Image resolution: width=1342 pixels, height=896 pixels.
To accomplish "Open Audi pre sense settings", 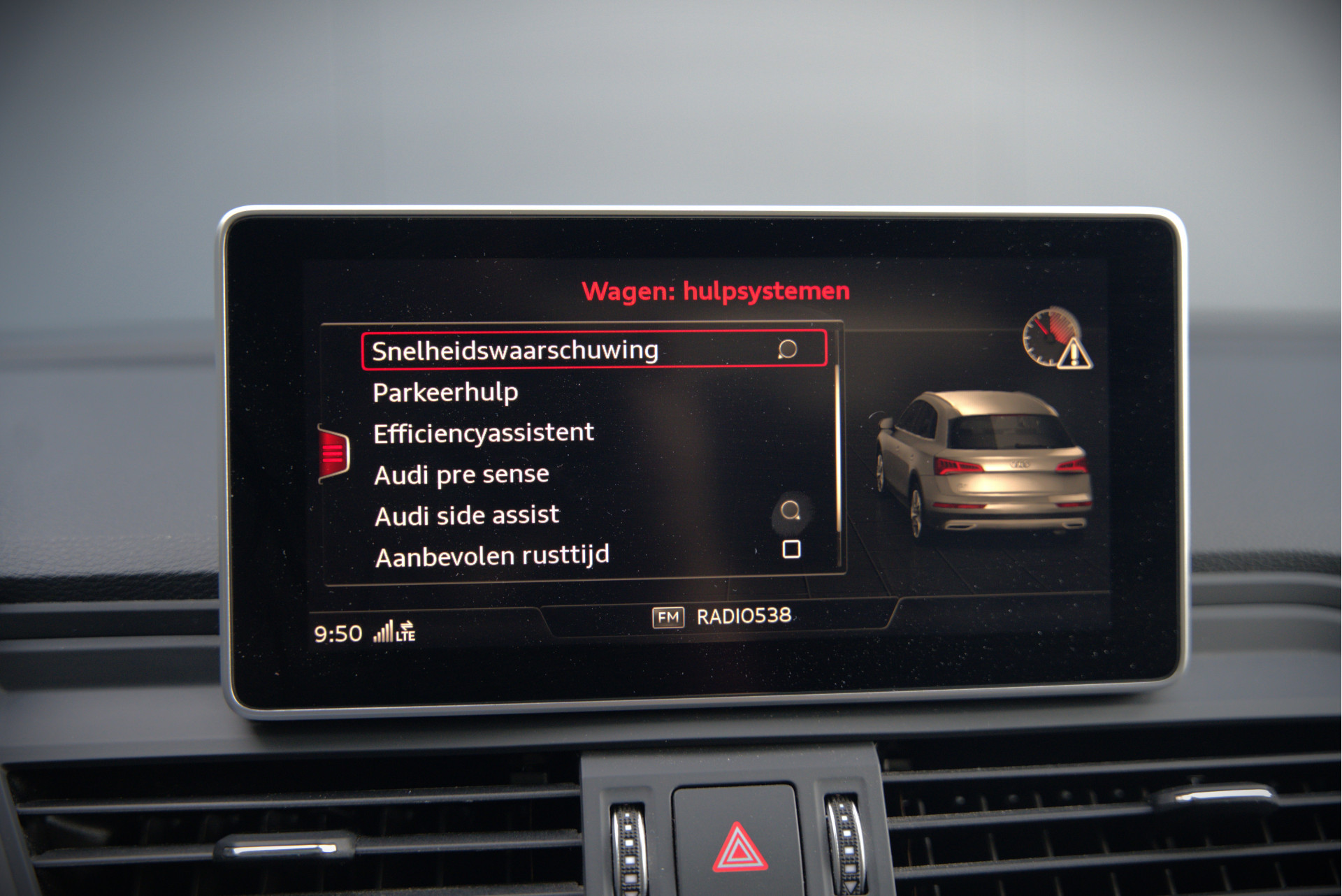I will [461, 475].
